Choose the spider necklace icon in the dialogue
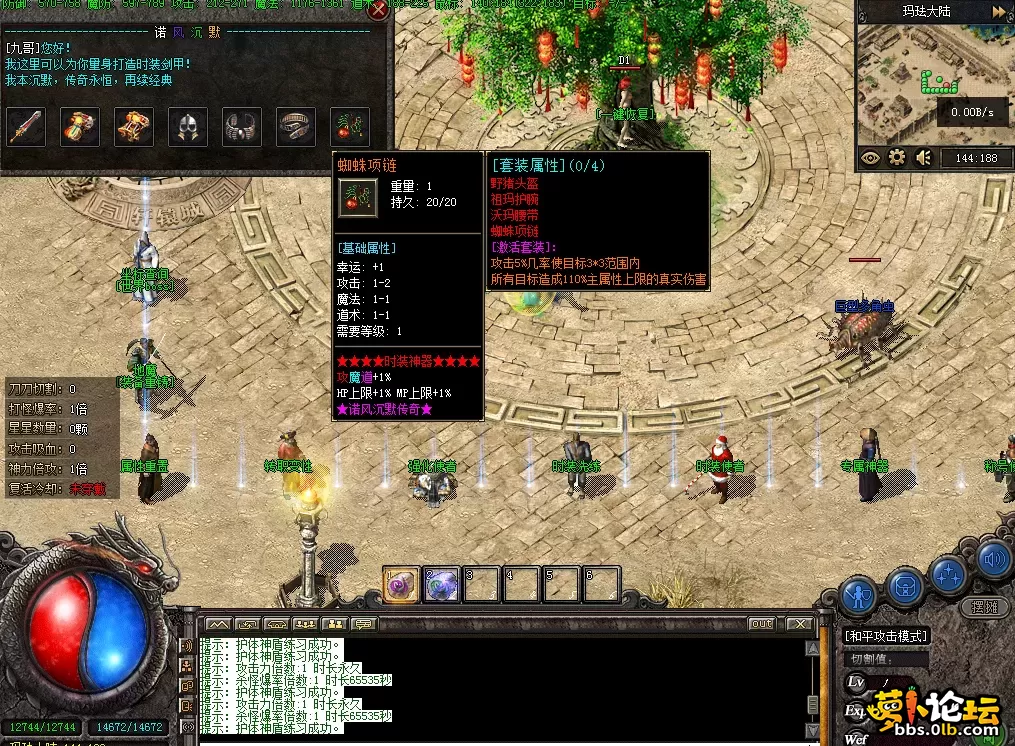The height and width of the screenshot is (746, 1015). click(350, 127)
